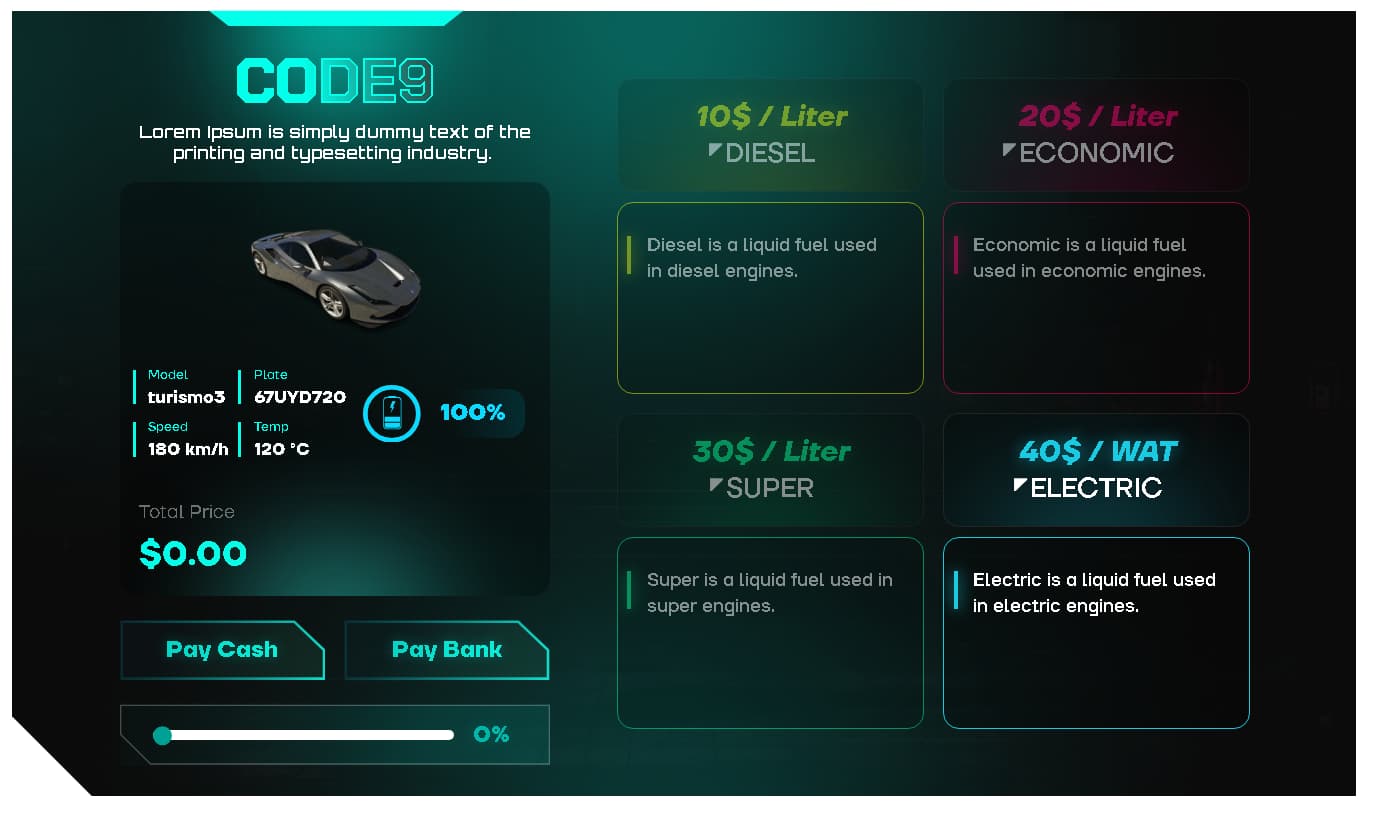The width and height of the screenshot is (1383, 814).
Task: Click the car preview image
Action: pos(335,275)
